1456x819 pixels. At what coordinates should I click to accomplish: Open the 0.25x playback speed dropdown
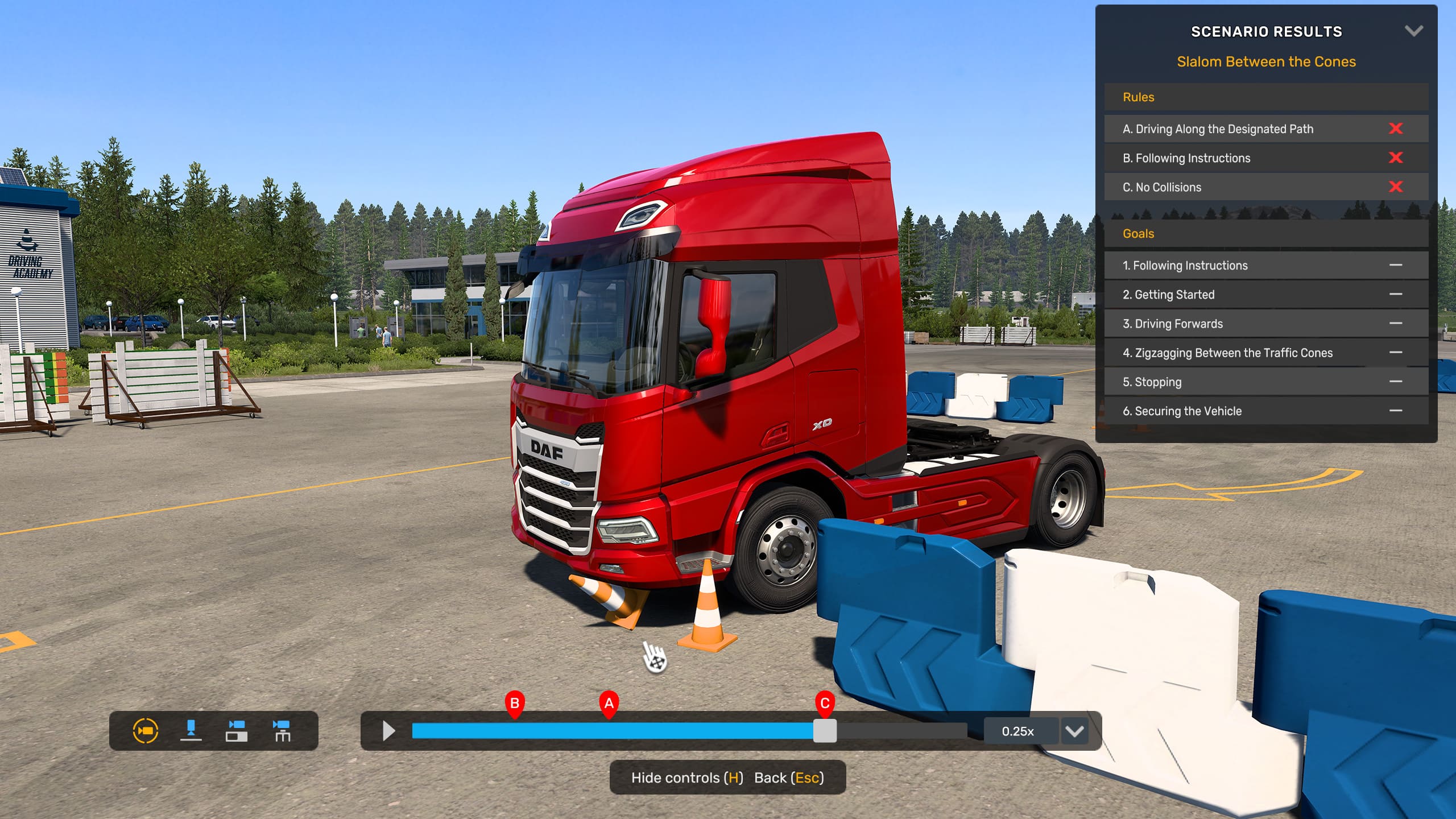1074,731
